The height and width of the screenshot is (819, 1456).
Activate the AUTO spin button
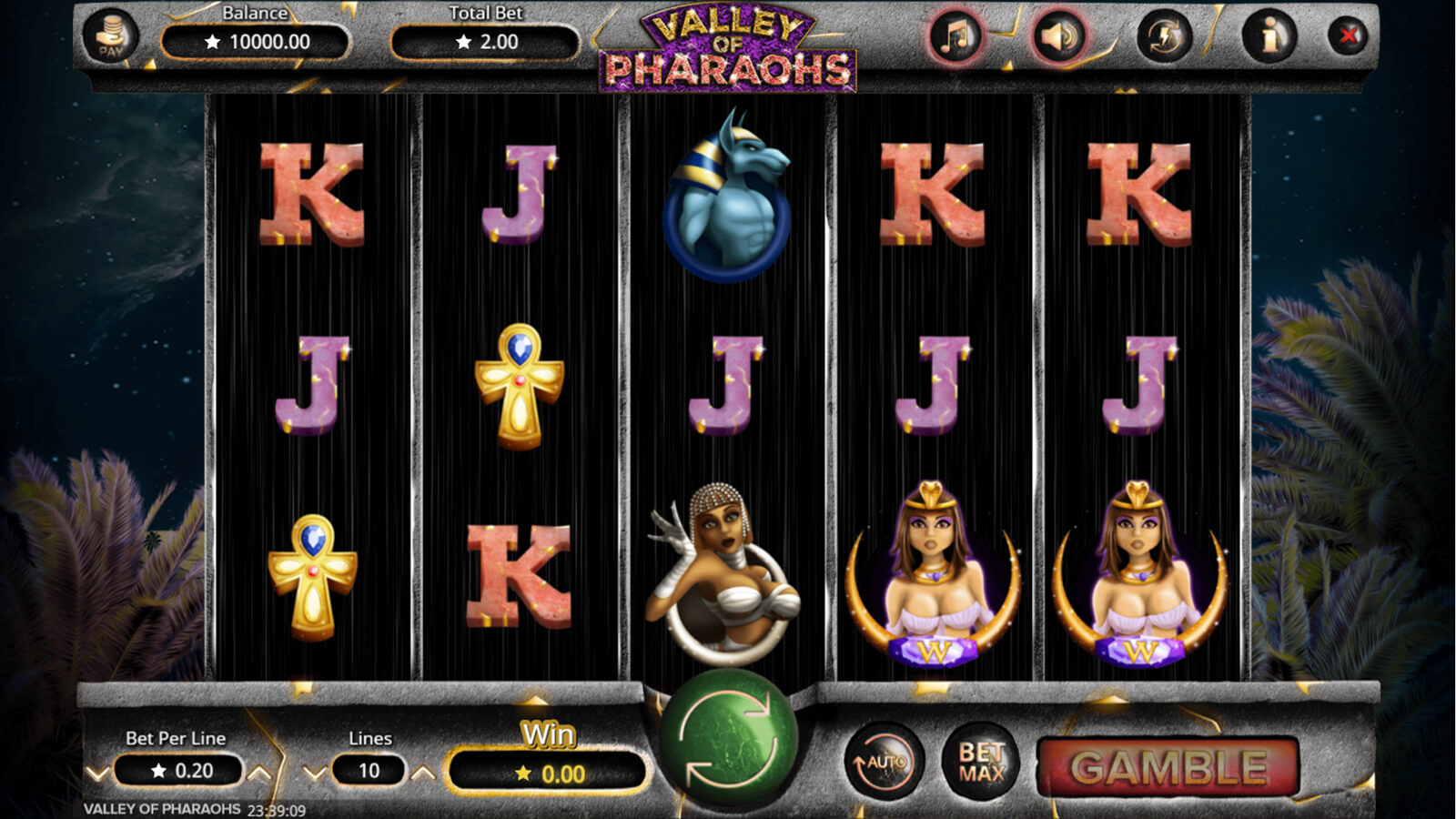coord(885,762)
